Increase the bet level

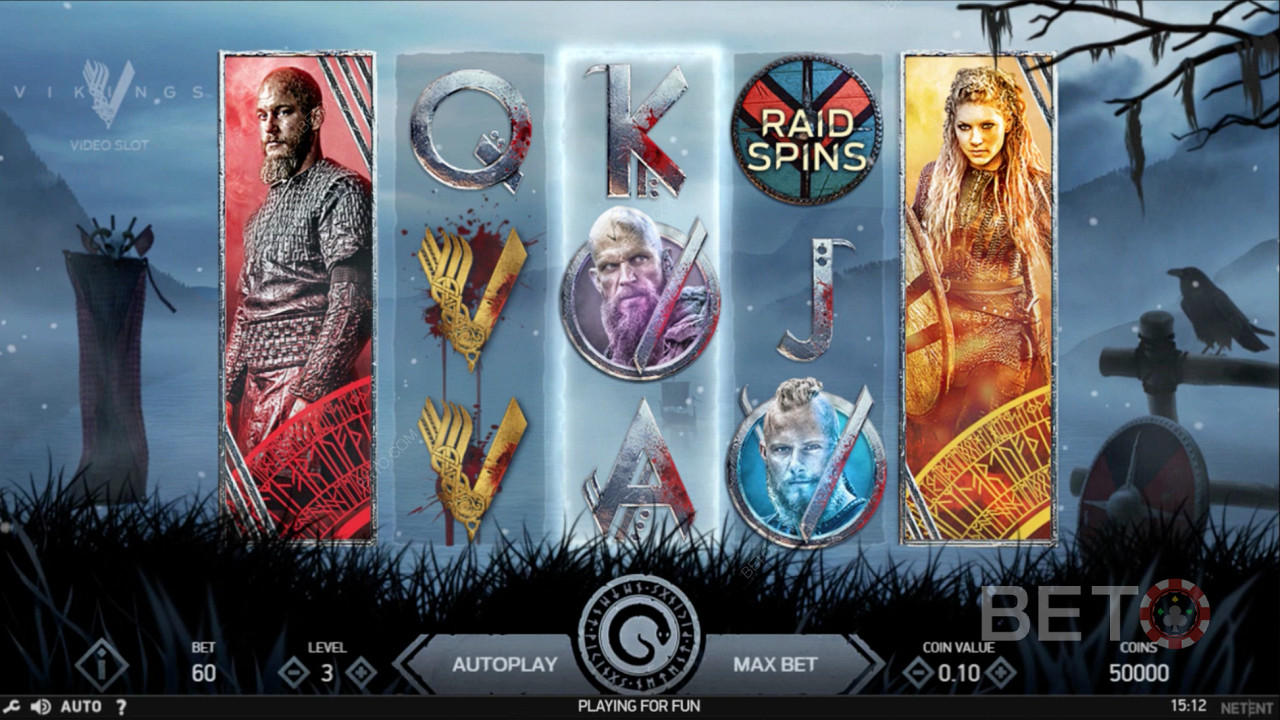point(360,673)
